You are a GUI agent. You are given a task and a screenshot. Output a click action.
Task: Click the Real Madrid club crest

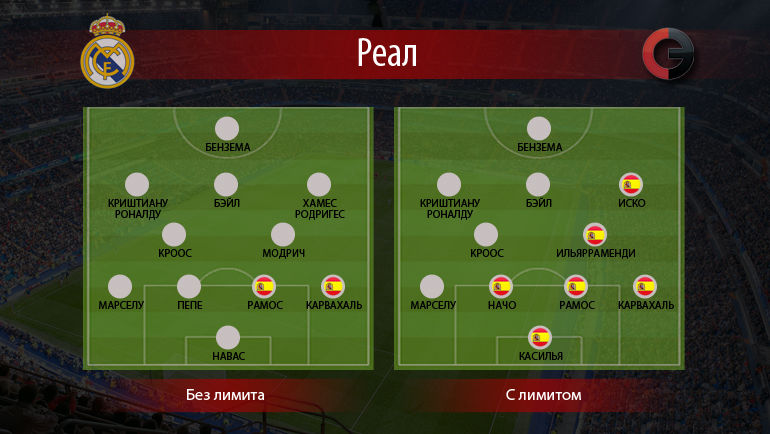(x=107, y=53)
